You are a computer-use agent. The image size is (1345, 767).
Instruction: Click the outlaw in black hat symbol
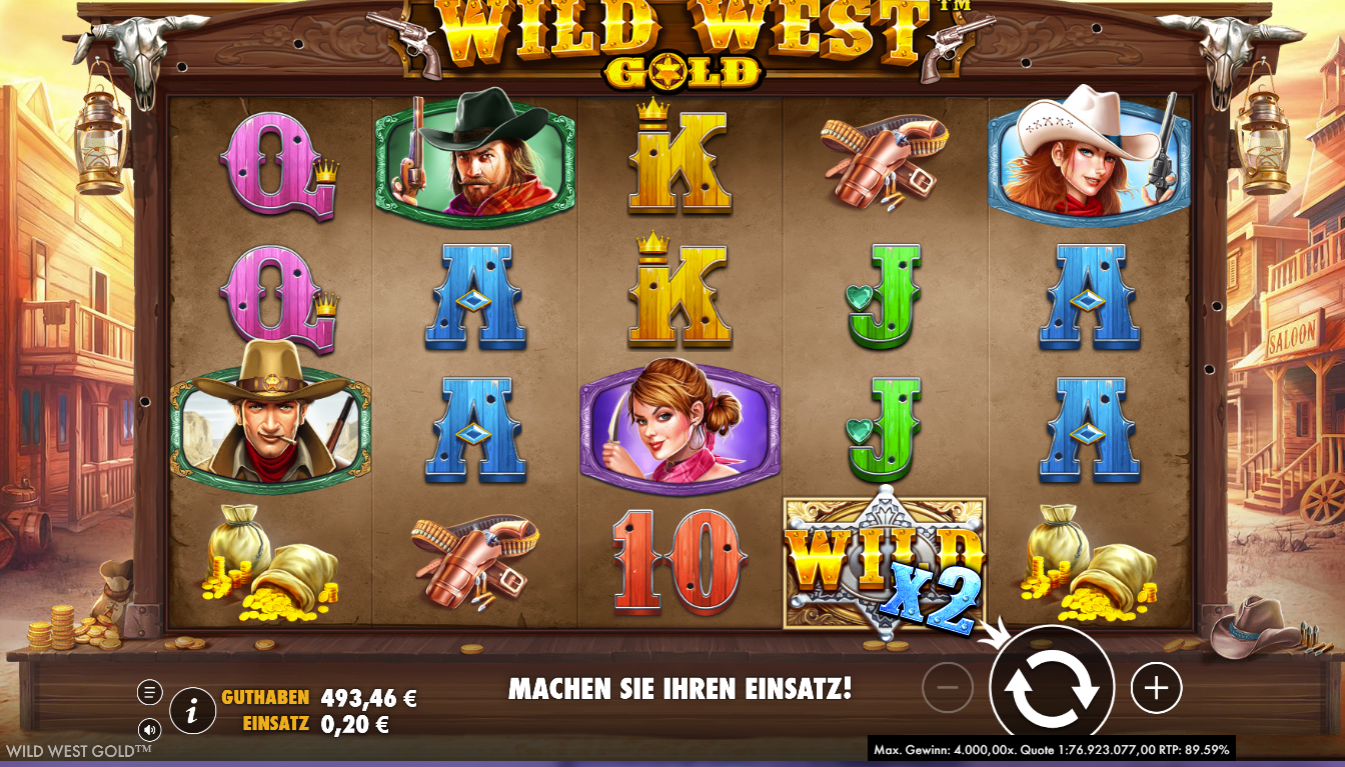coord(474,163)
